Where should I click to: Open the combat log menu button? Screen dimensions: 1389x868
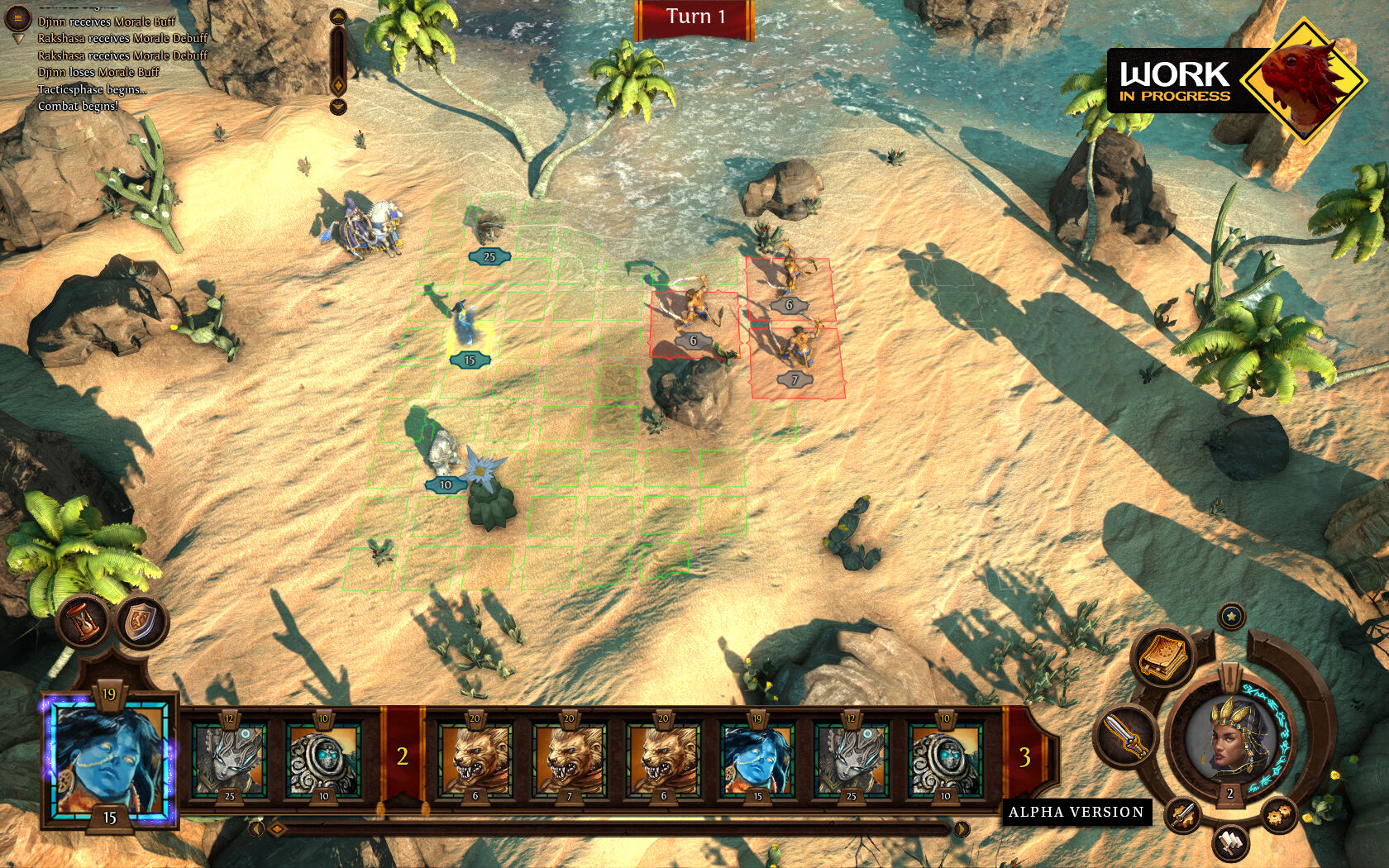point(17,17)
